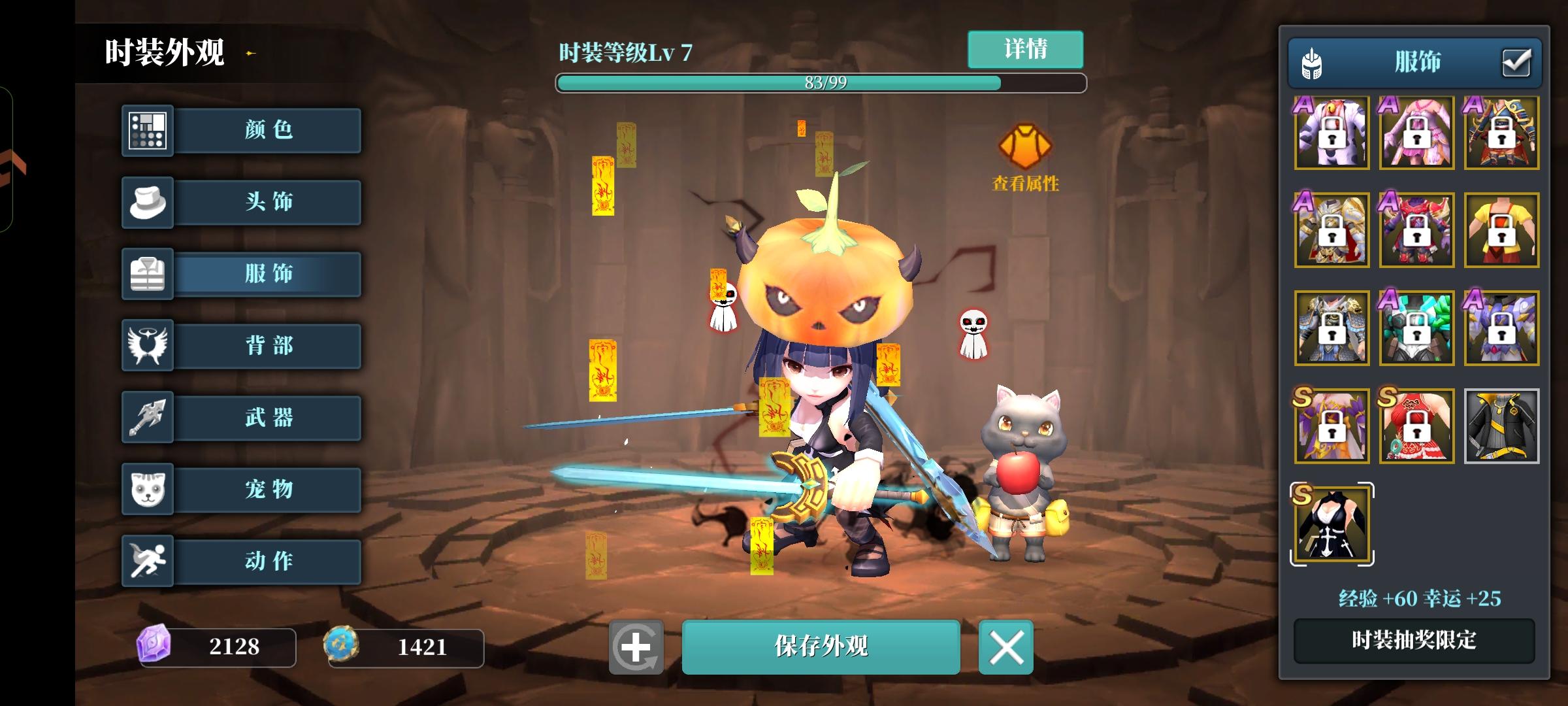Image resolution: width=1568 pixels, height=706 pixels.
Task: Select the unequipped dark jacket costume thumbnail
Action: tap(1502, 426)
